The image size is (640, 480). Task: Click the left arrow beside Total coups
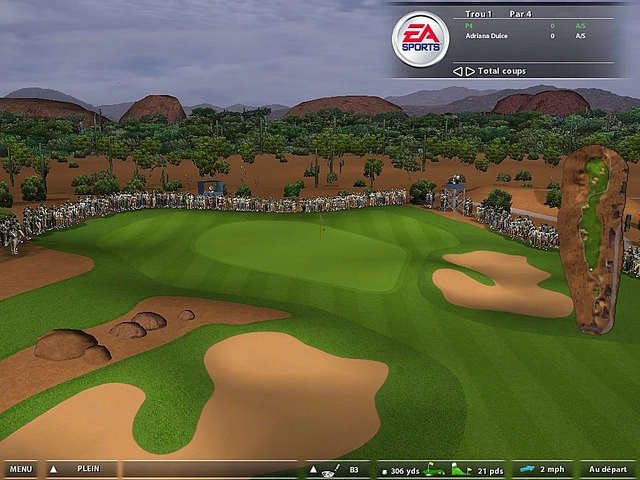click(x=457, y=71)
